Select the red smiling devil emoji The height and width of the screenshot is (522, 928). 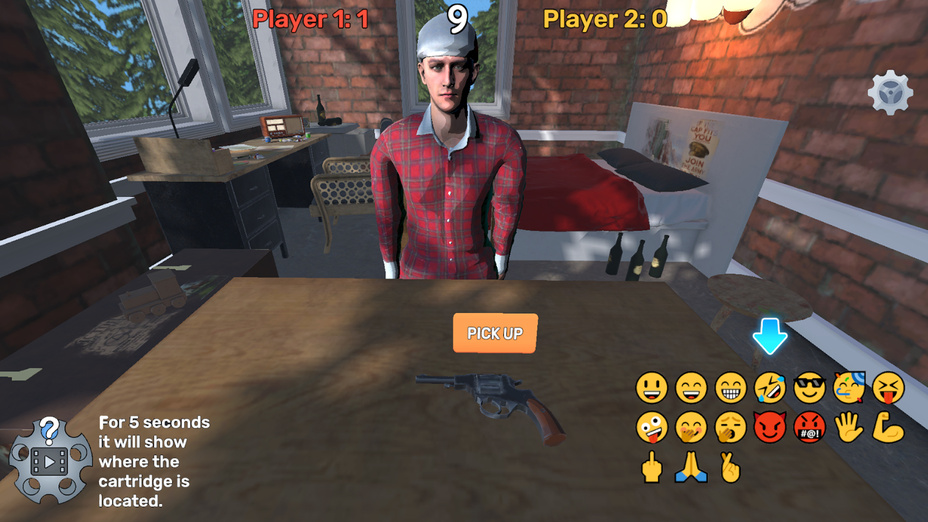click(770, 427)
